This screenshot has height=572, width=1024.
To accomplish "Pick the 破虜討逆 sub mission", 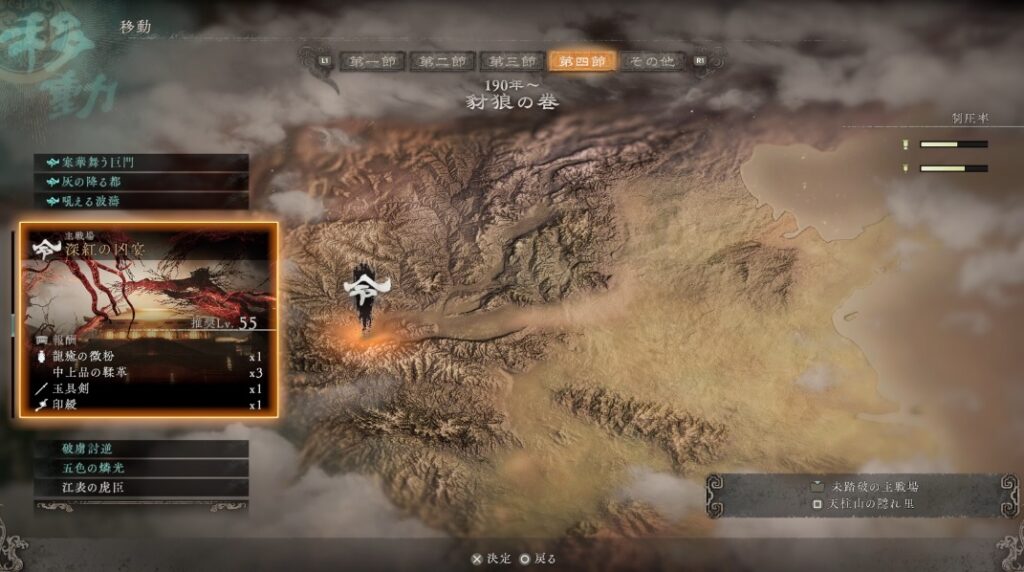I will pyautogui.click(x=140, y=449).
